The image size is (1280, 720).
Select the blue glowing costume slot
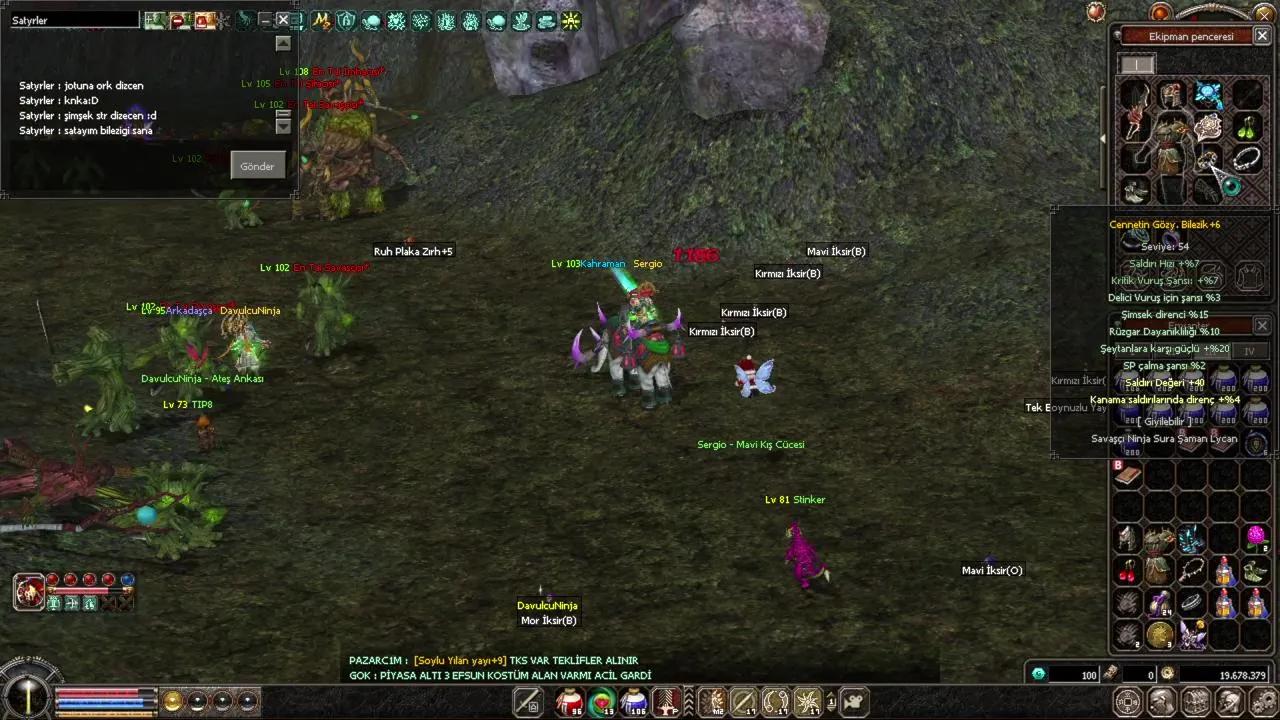coord(1208,95)
